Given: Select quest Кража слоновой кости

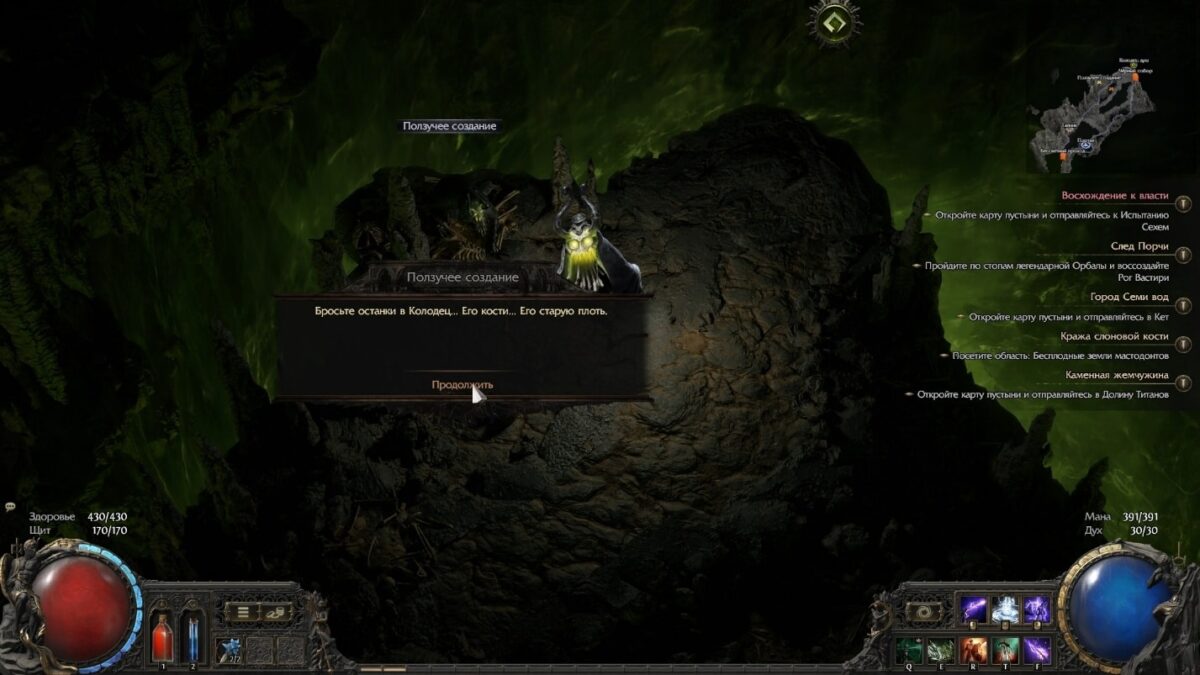Looking at the screenshot, I should click(1113, 337).
